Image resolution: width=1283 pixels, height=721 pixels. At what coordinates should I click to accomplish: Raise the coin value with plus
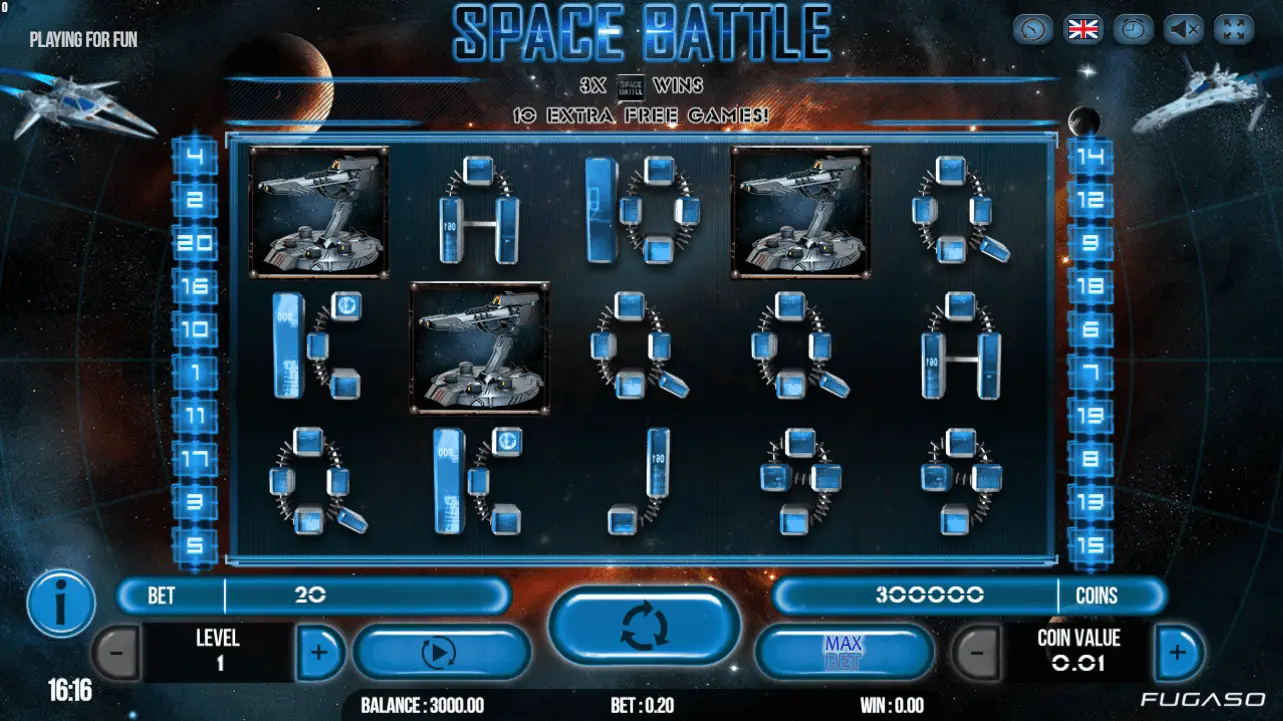[1178, 653]
